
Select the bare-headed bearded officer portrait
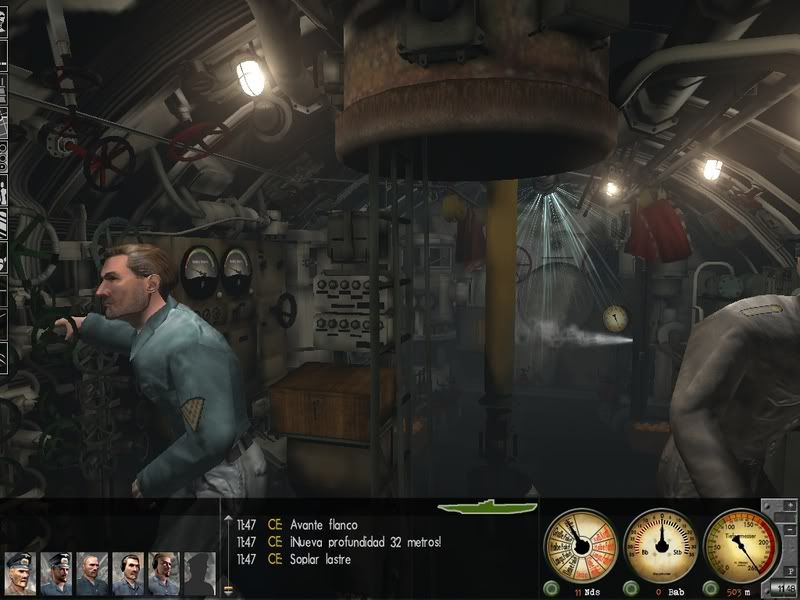coord(92,572)
